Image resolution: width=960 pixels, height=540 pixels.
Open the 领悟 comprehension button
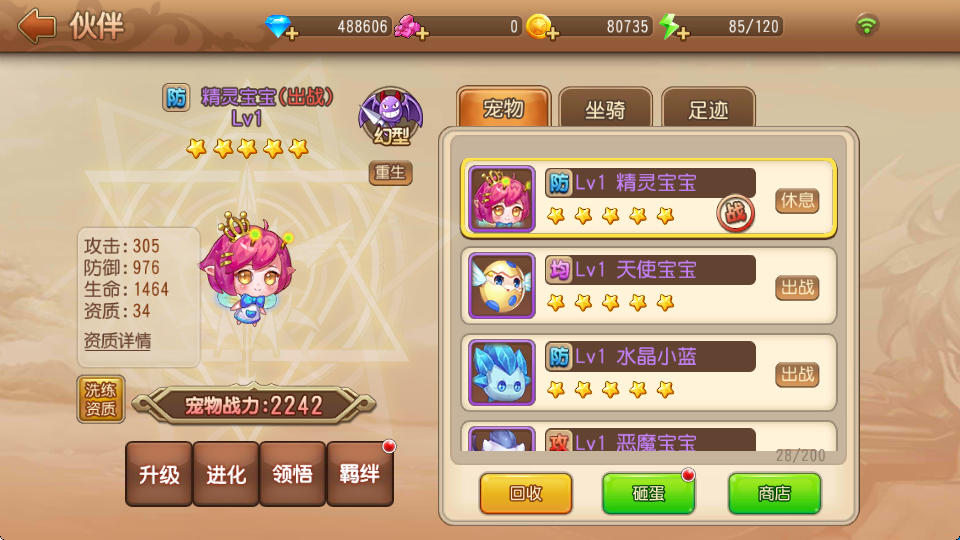coord(293,473)
